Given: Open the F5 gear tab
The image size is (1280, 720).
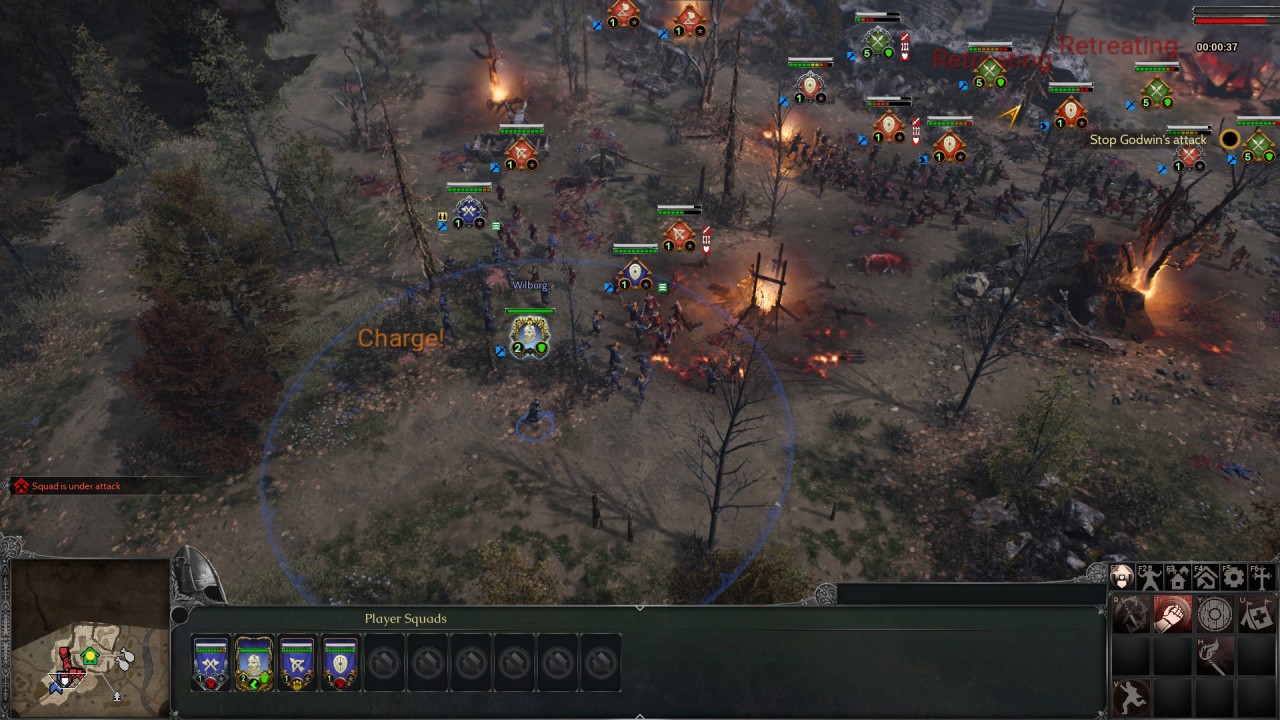Looking at the screenshot, I should (x=1234, y=577).
